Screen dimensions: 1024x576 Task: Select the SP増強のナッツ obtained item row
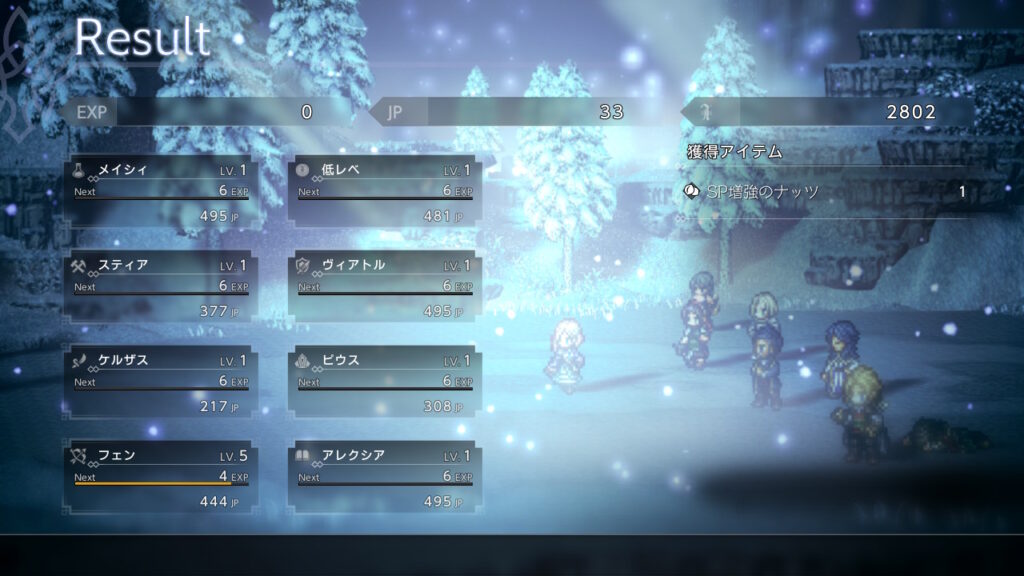(826, 191)
